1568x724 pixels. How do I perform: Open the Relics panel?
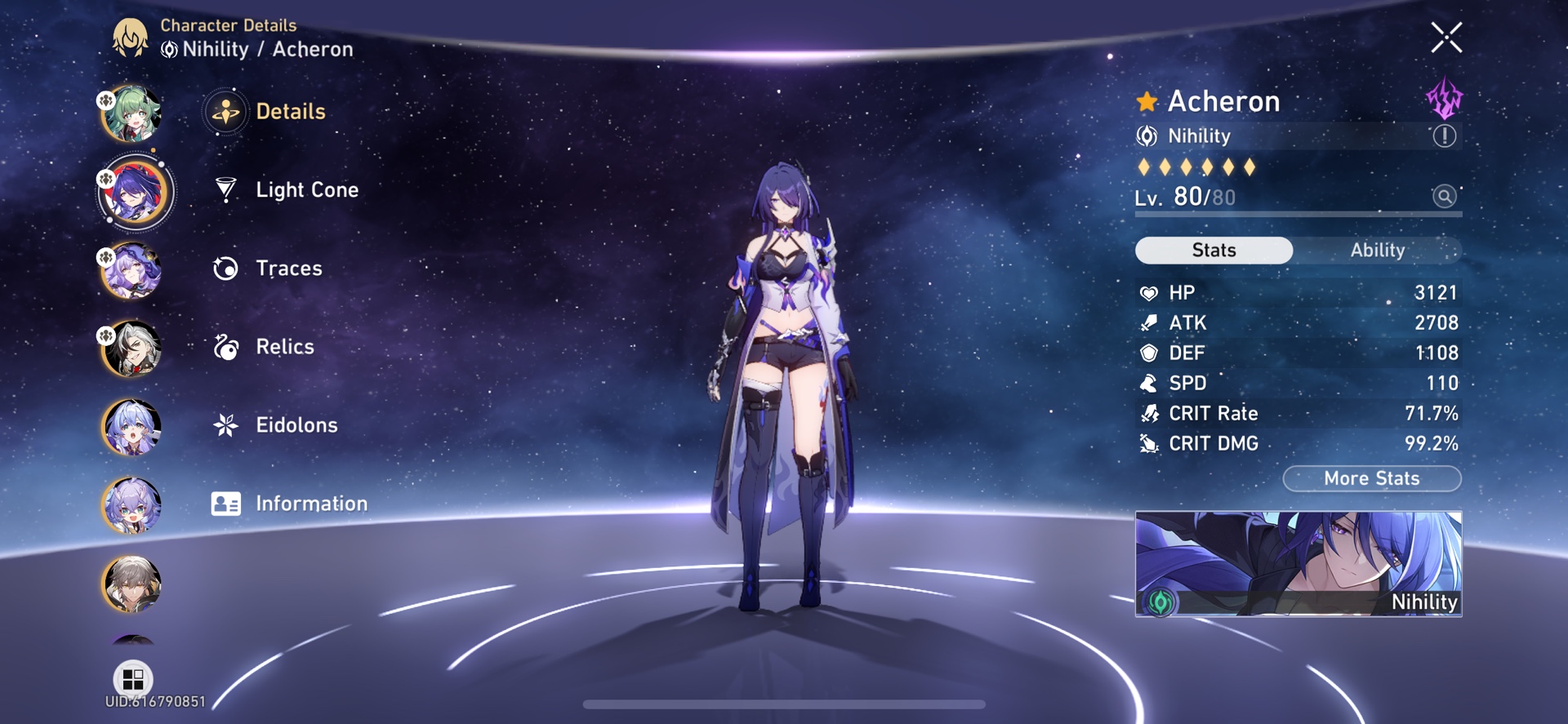click(225, 346)
